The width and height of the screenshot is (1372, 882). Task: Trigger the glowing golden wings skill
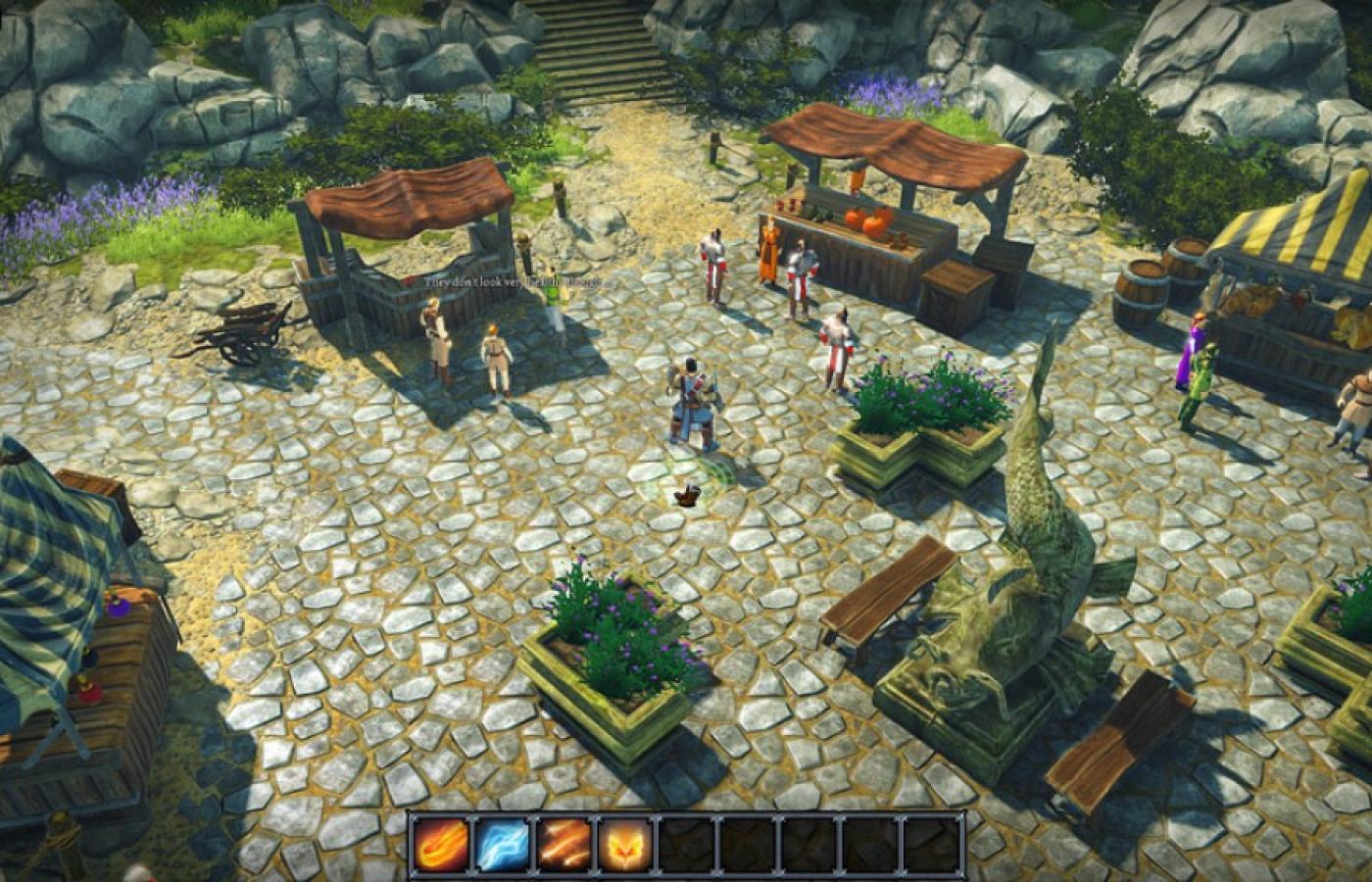click(x=625, y=845)
